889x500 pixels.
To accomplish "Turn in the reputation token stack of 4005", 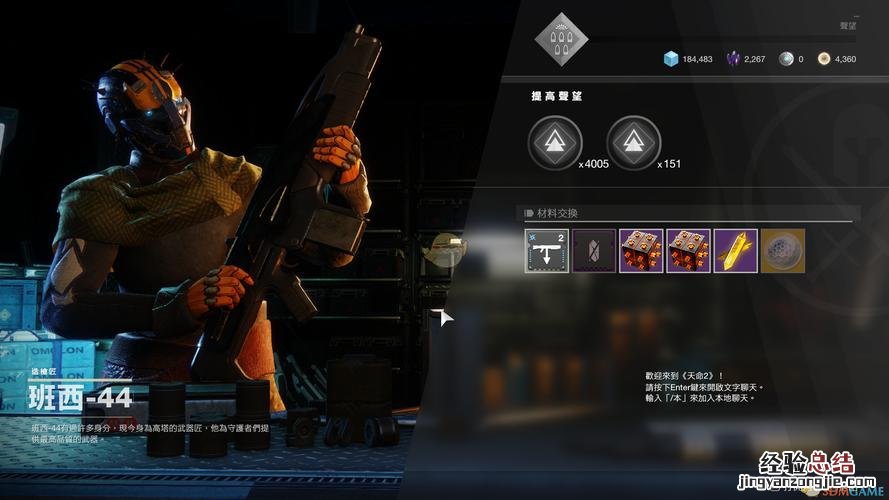I will [554, 143].
